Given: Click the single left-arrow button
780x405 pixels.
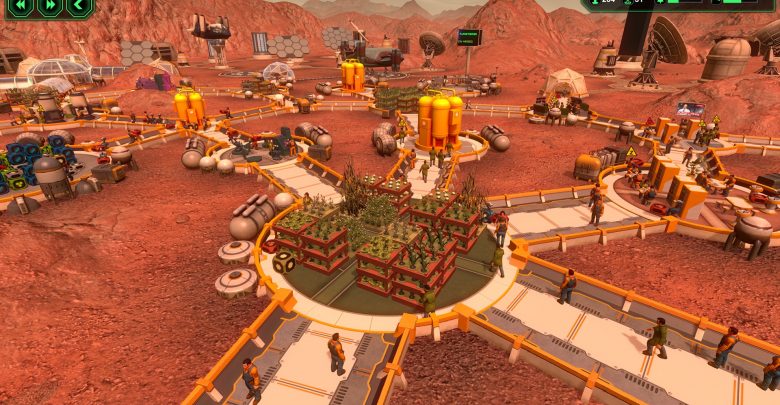Looking at the screenshot, I should point(79,6).
